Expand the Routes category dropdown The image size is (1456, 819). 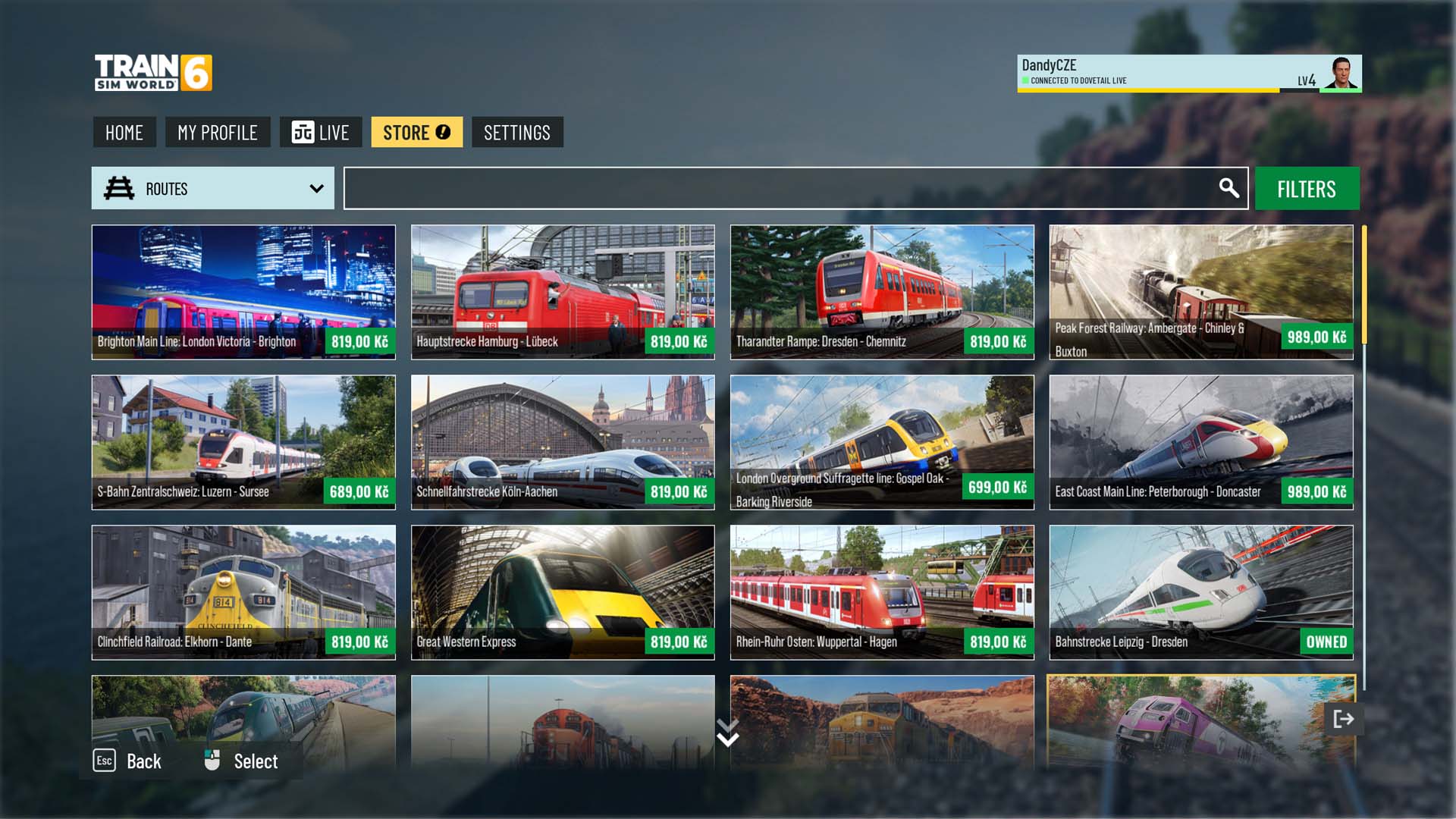(213, 189)
